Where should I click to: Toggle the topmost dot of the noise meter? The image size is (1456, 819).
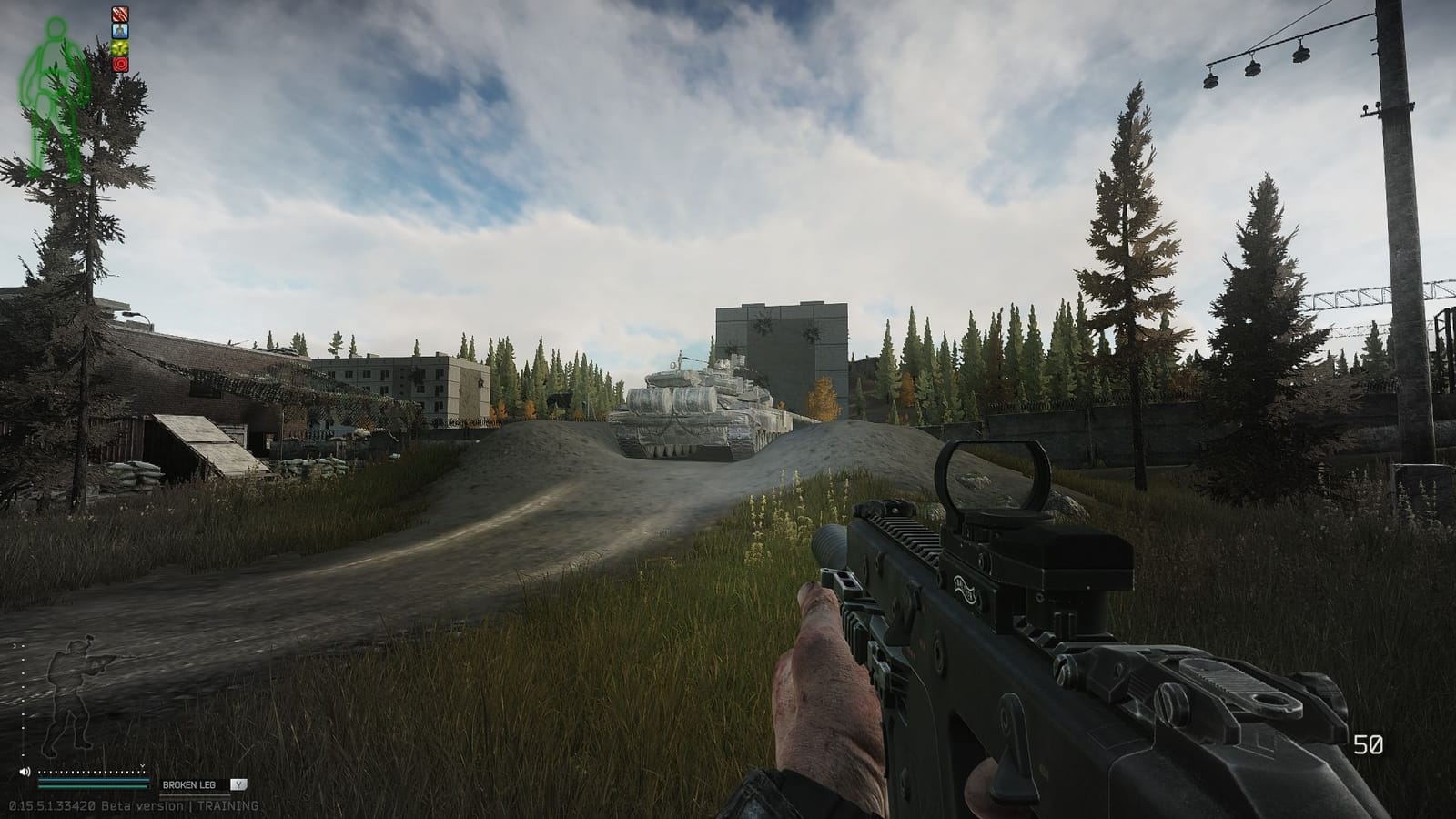(x=22, y=646)
